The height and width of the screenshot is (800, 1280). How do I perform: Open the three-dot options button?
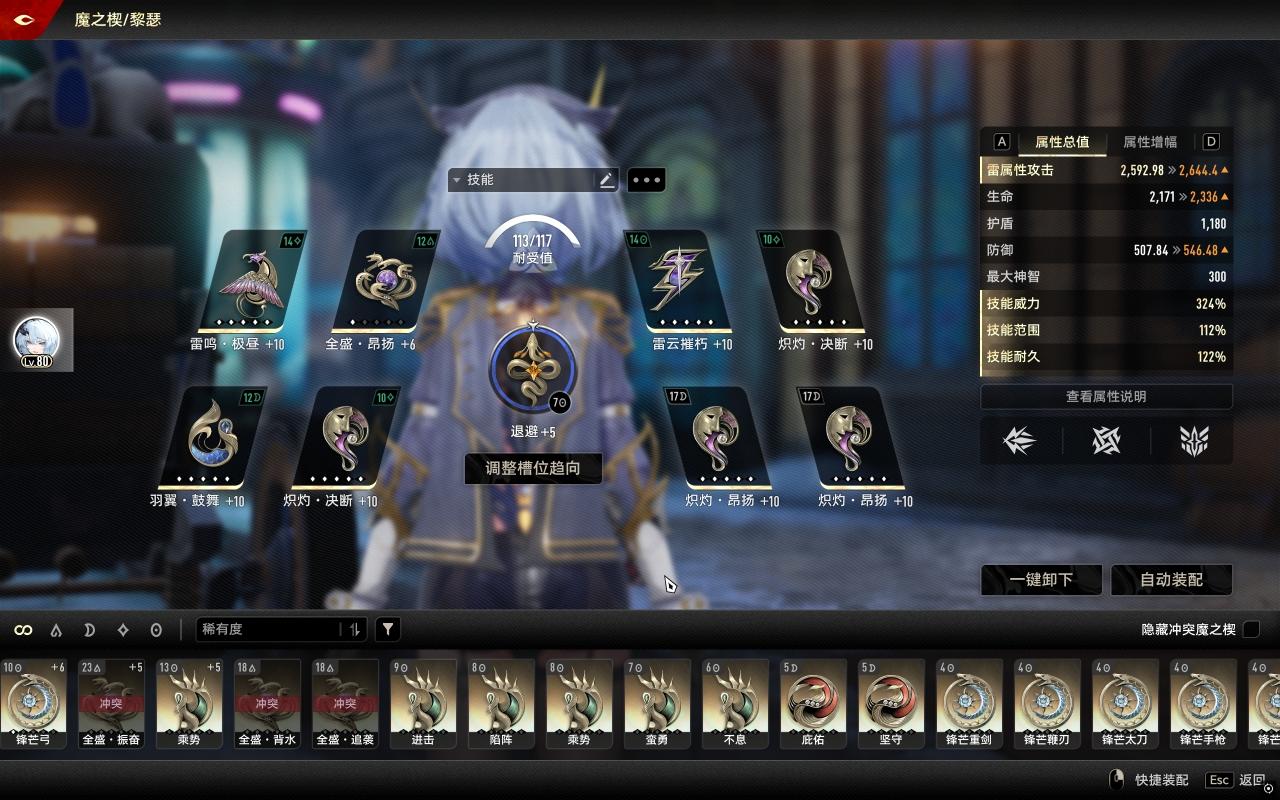[646, 180]
